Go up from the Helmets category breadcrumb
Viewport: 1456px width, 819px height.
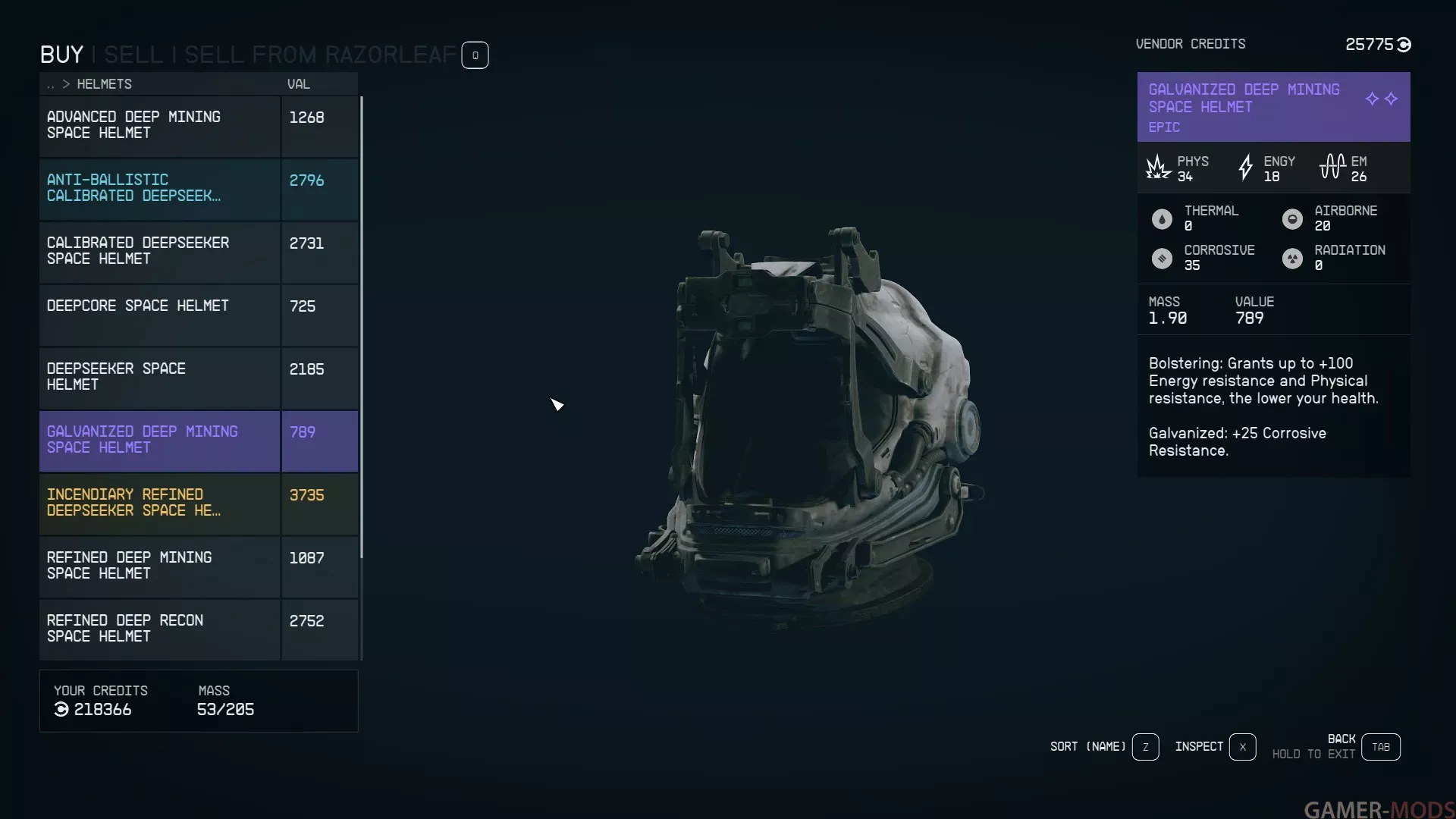[x=51, y=84]
